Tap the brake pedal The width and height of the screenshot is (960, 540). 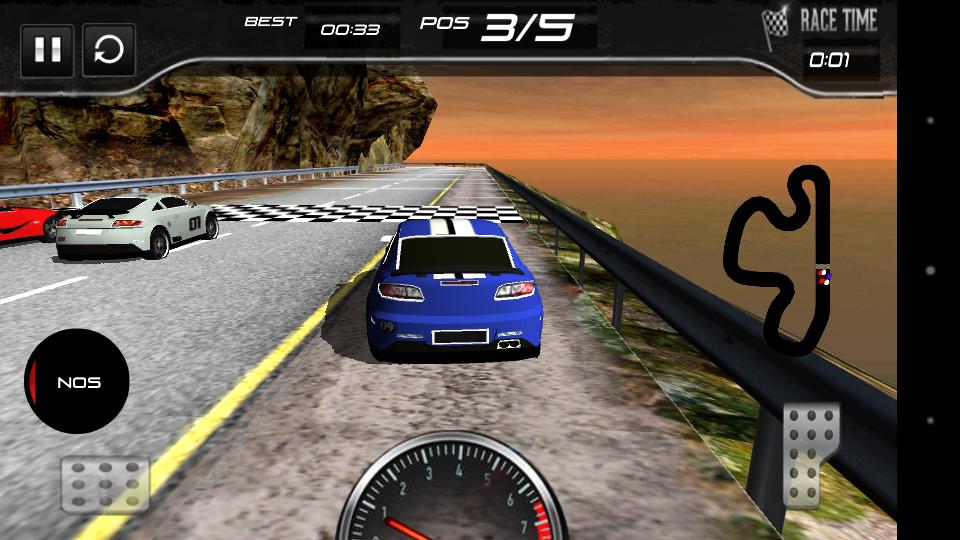[105, 484]
